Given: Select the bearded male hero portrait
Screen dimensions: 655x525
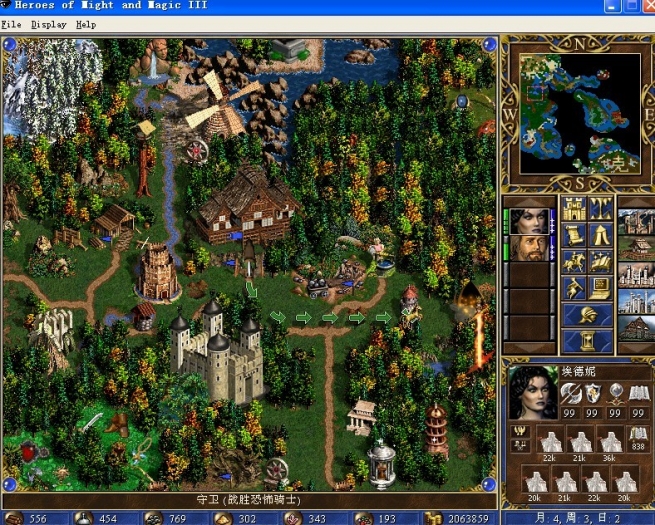Looking at the screenshot, I should pos(528,247).
